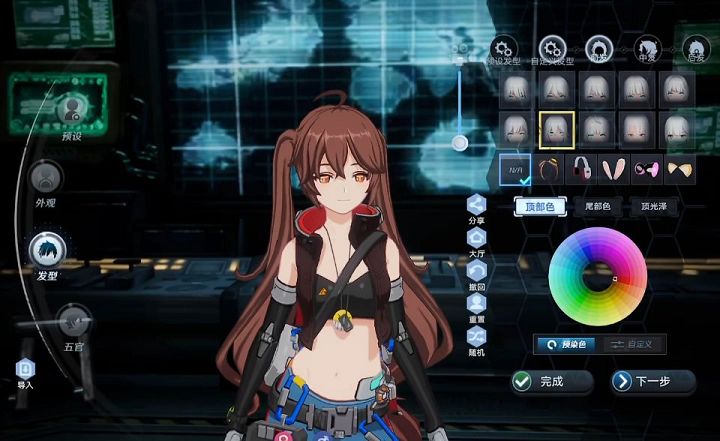Switch to the 尾部色 color tab
Viewport: 720px width, 441px height.
point(598,207)
